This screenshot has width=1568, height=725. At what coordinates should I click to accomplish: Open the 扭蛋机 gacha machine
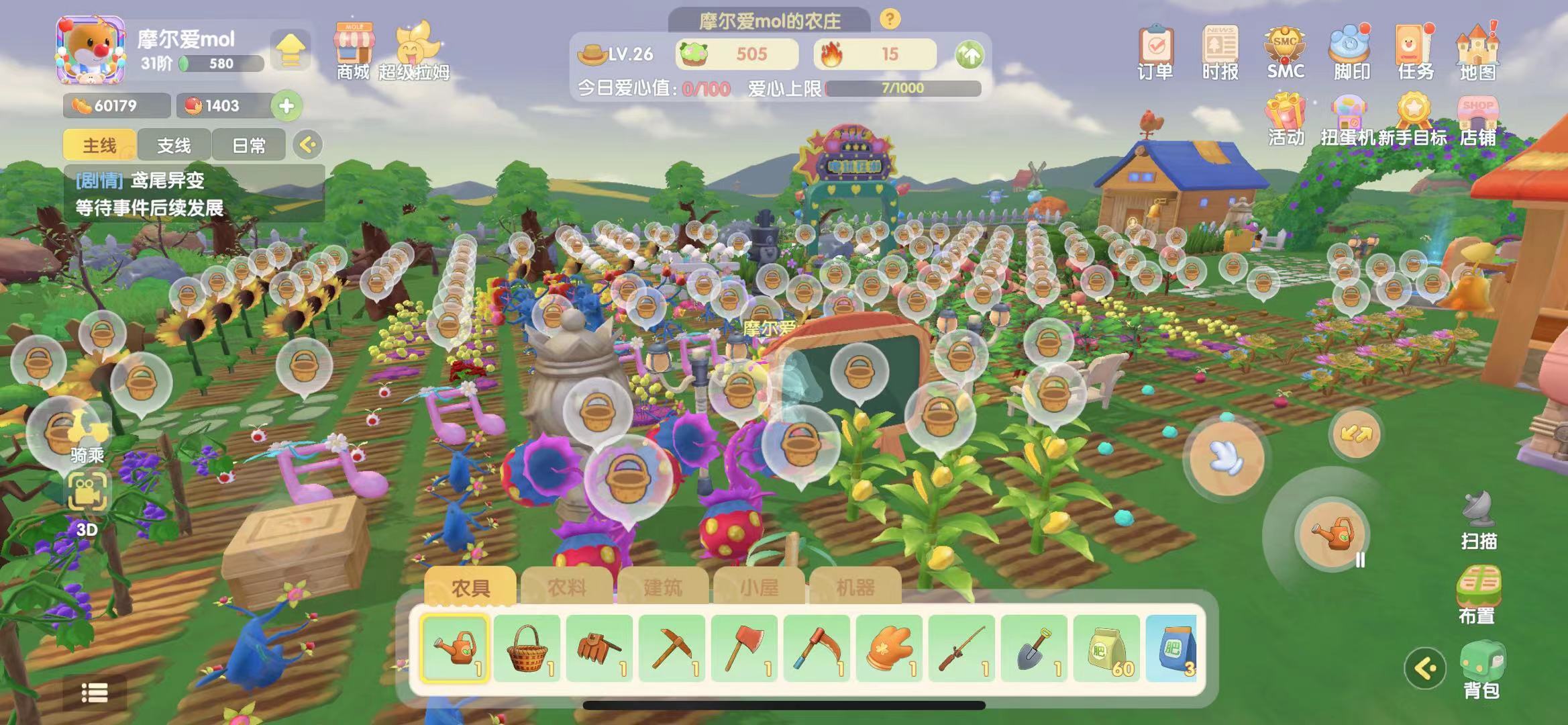[1347, 121]
